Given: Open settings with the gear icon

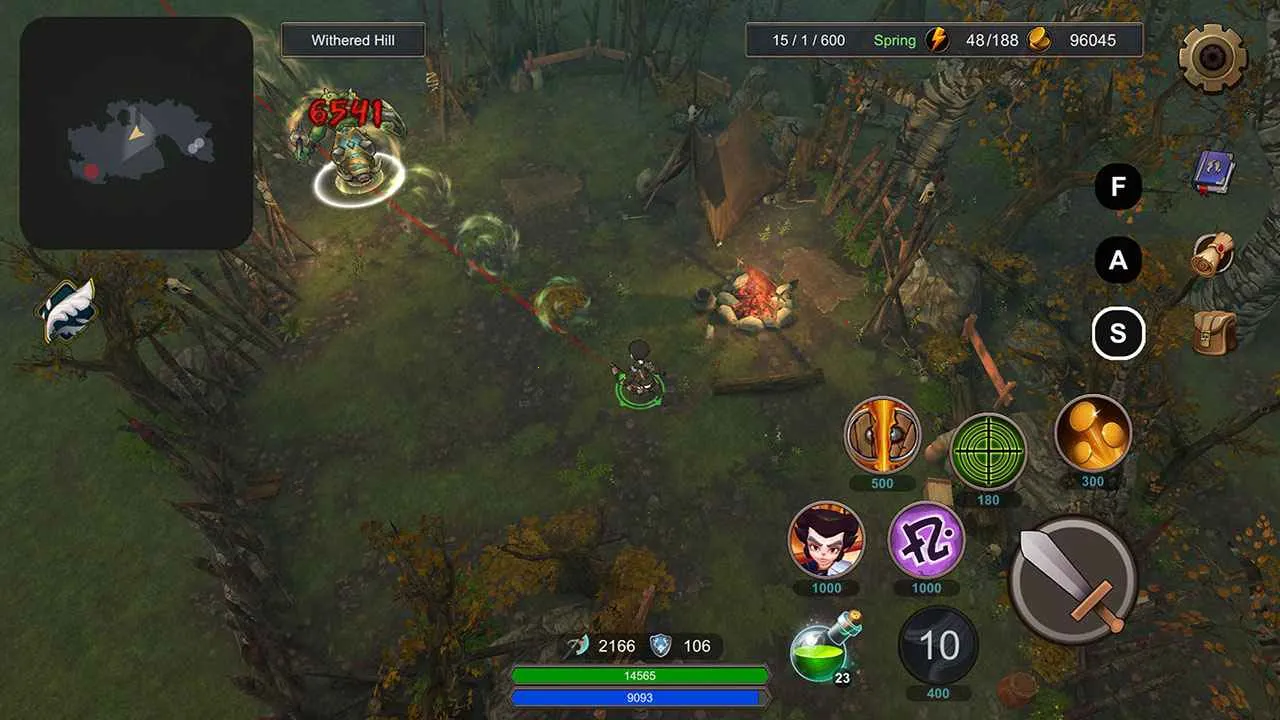Looking at the screenshot, I should click(1212, 58).
